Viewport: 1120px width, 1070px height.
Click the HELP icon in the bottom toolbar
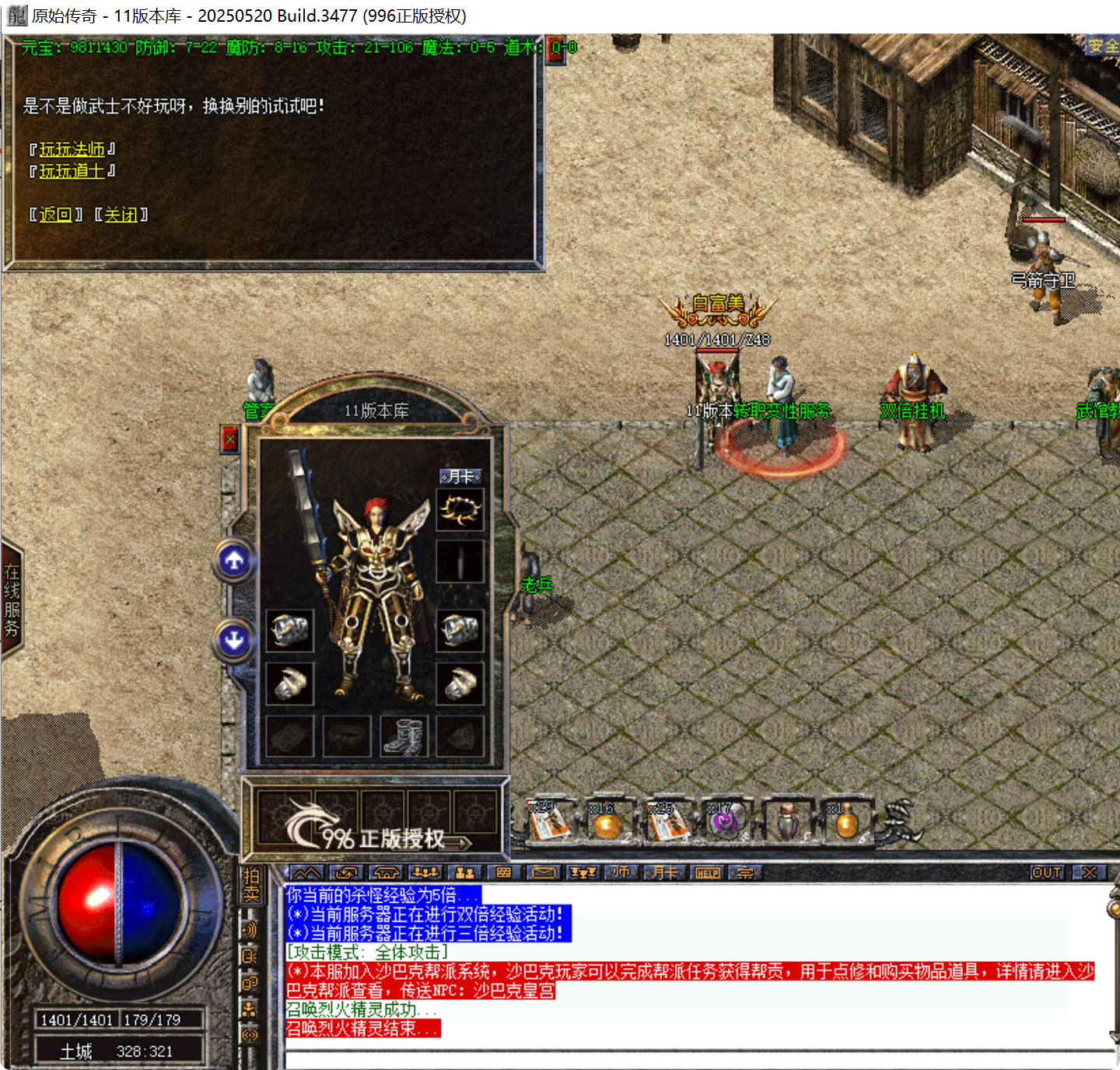pyautogui.click(x=706, y=873)
